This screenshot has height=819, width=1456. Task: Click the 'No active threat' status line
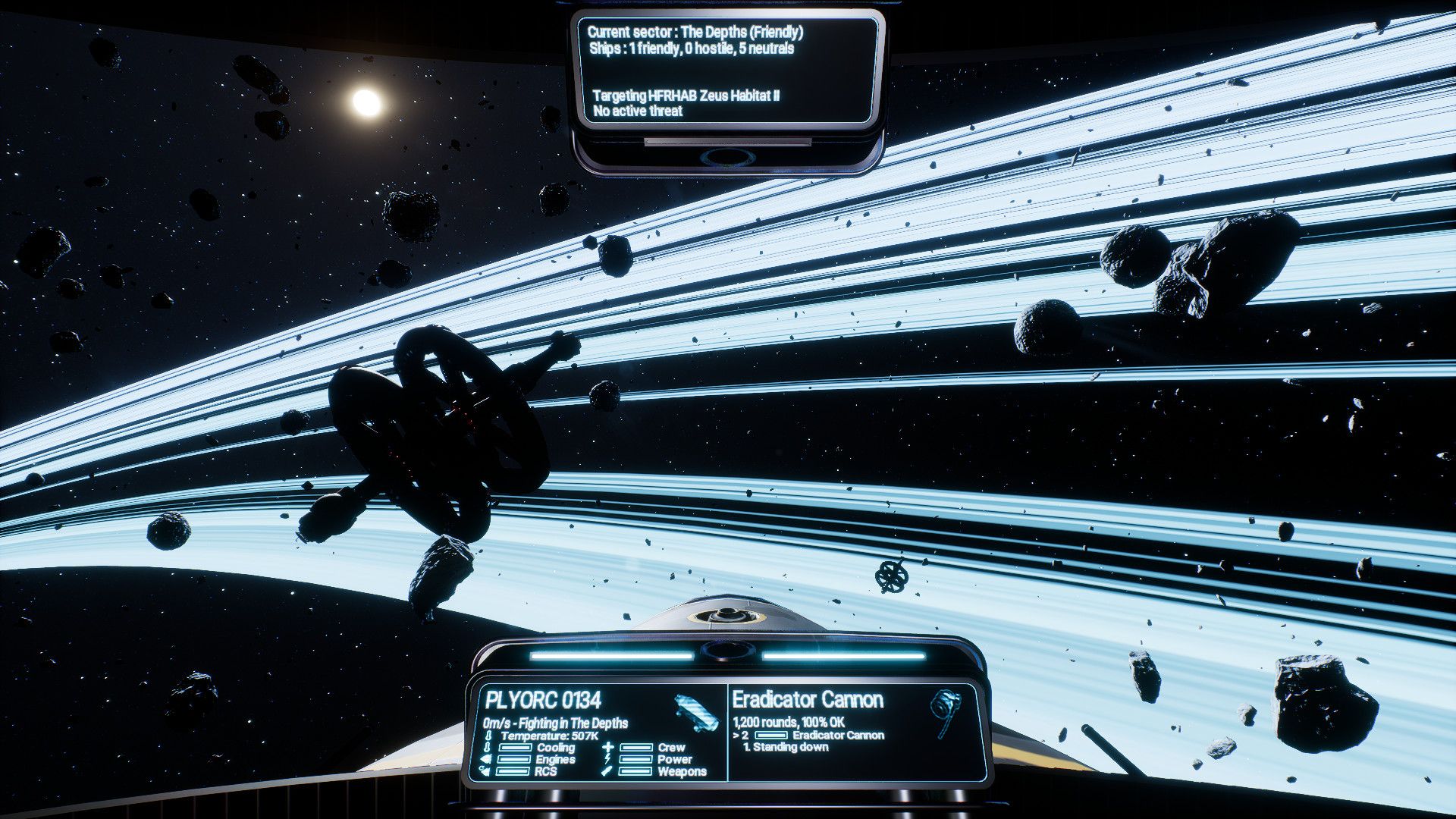(x=637, y=111)
